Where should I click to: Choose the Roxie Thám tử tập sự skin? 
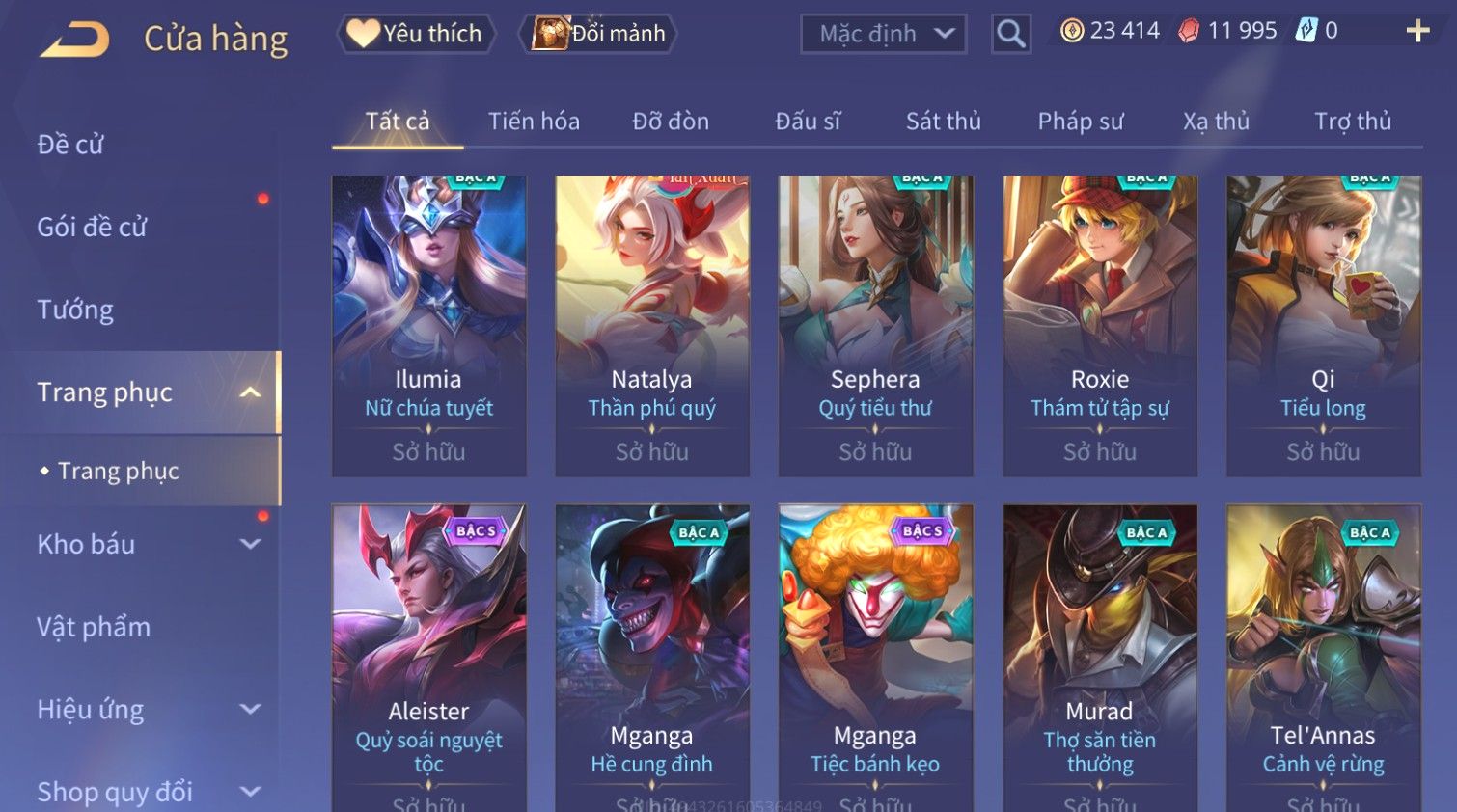pos(1100,325)
